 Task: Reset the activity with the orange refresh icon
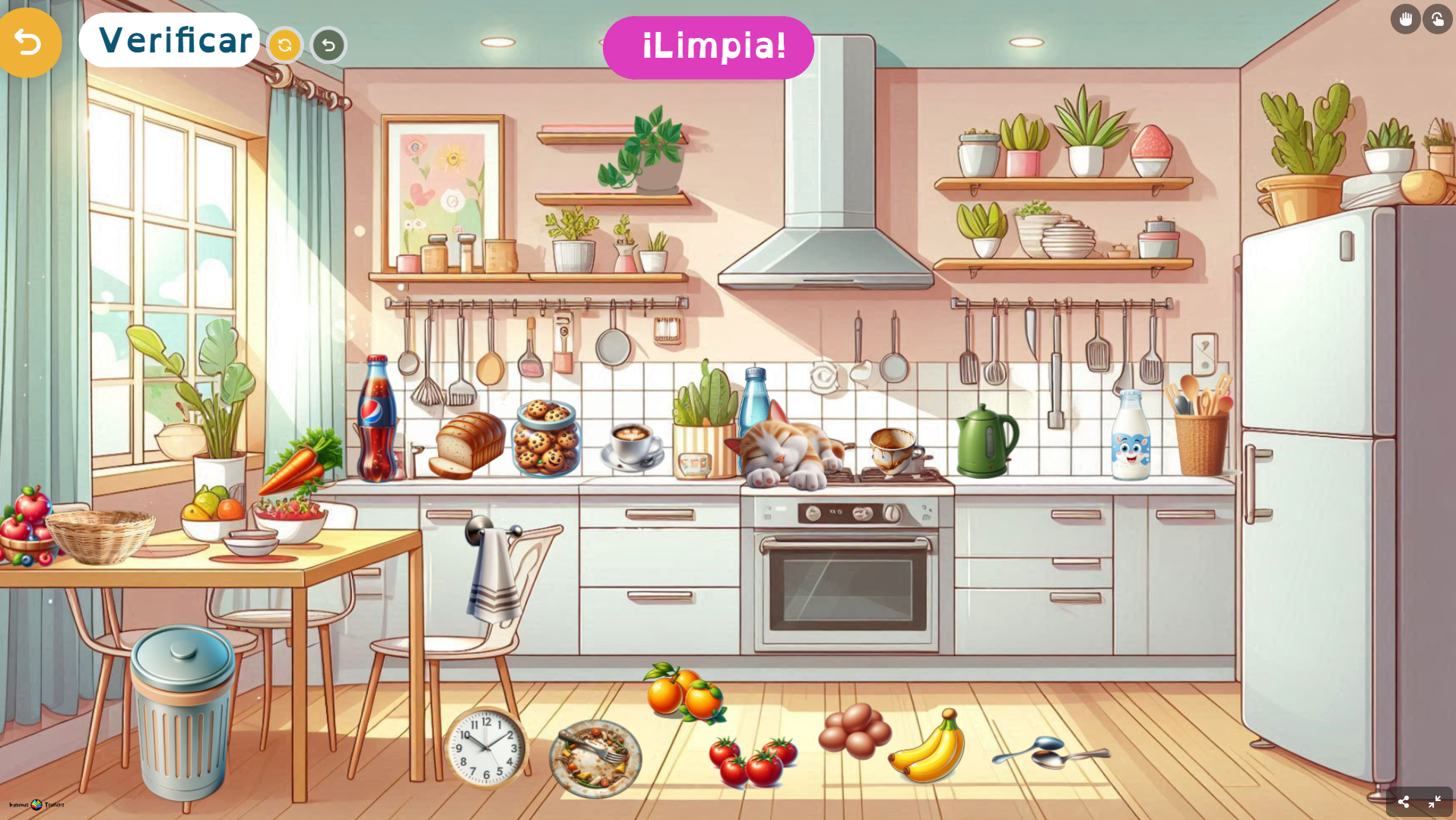(285, 46)
